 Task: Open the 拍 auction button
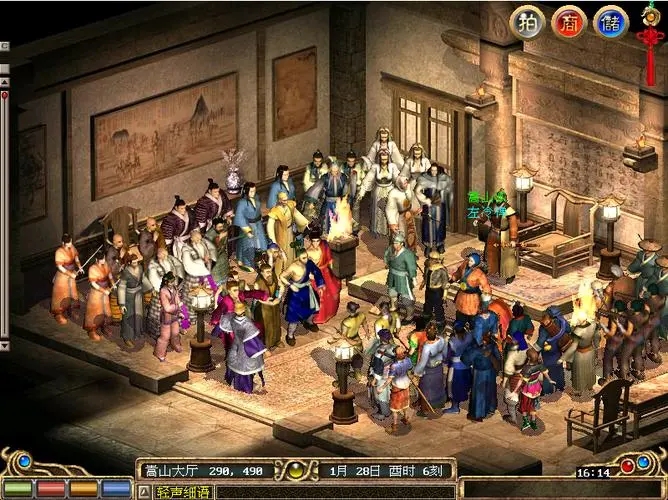point(527,22)
